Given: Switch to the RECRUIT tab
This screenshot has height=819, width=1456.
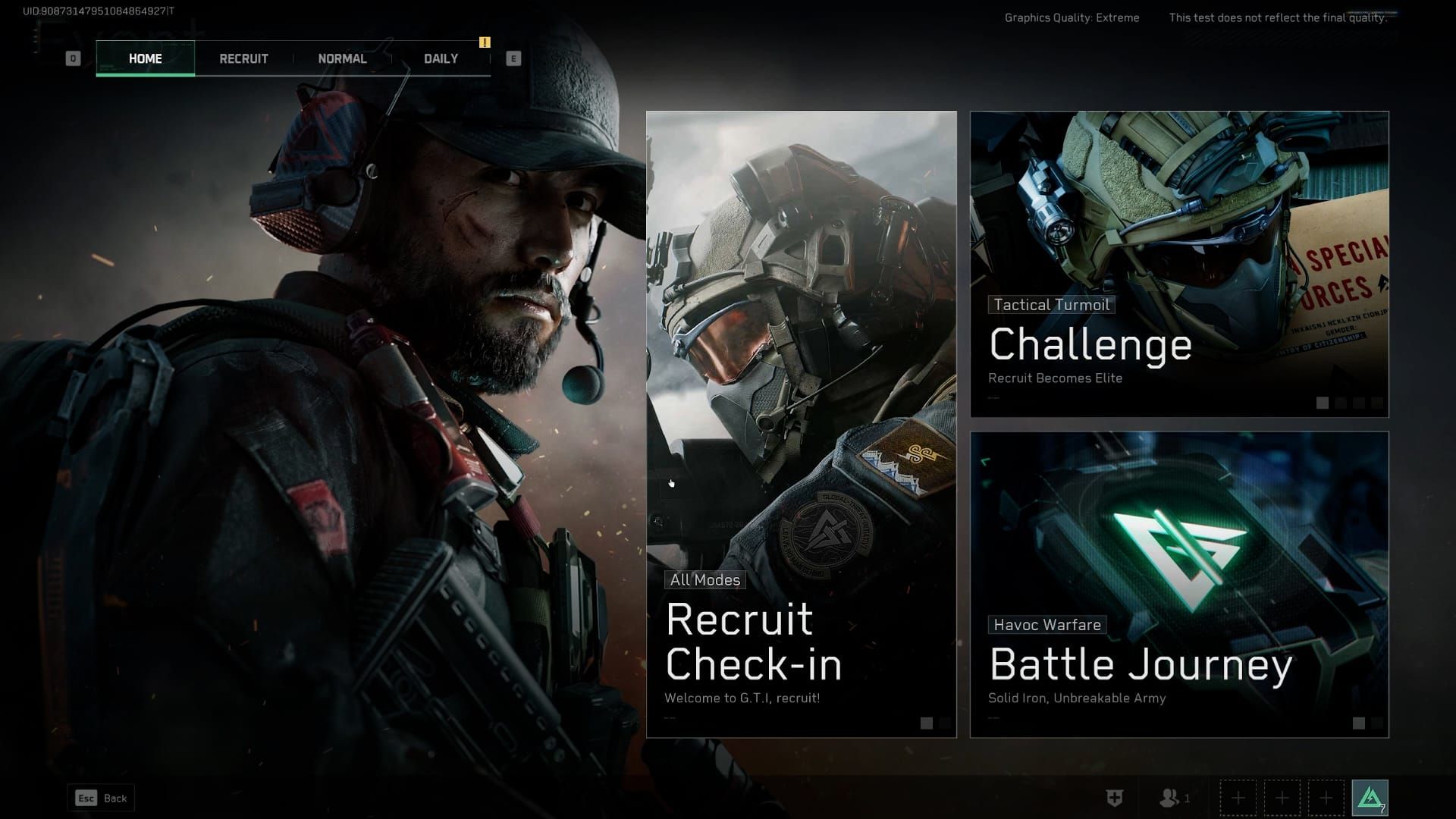Looking at the screenshot, I should [243, 58].
